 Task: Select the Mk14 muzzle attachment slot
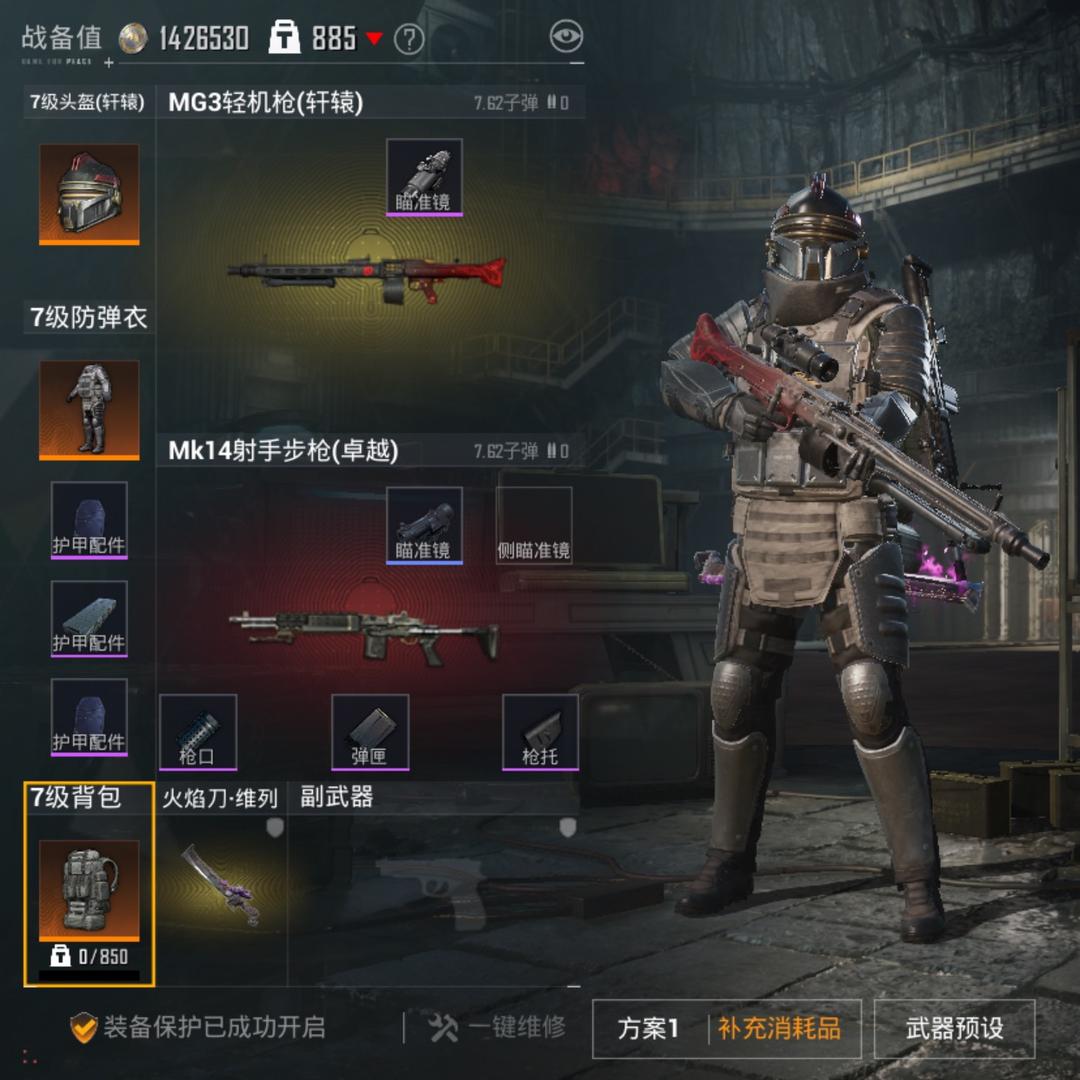(198, 732)
